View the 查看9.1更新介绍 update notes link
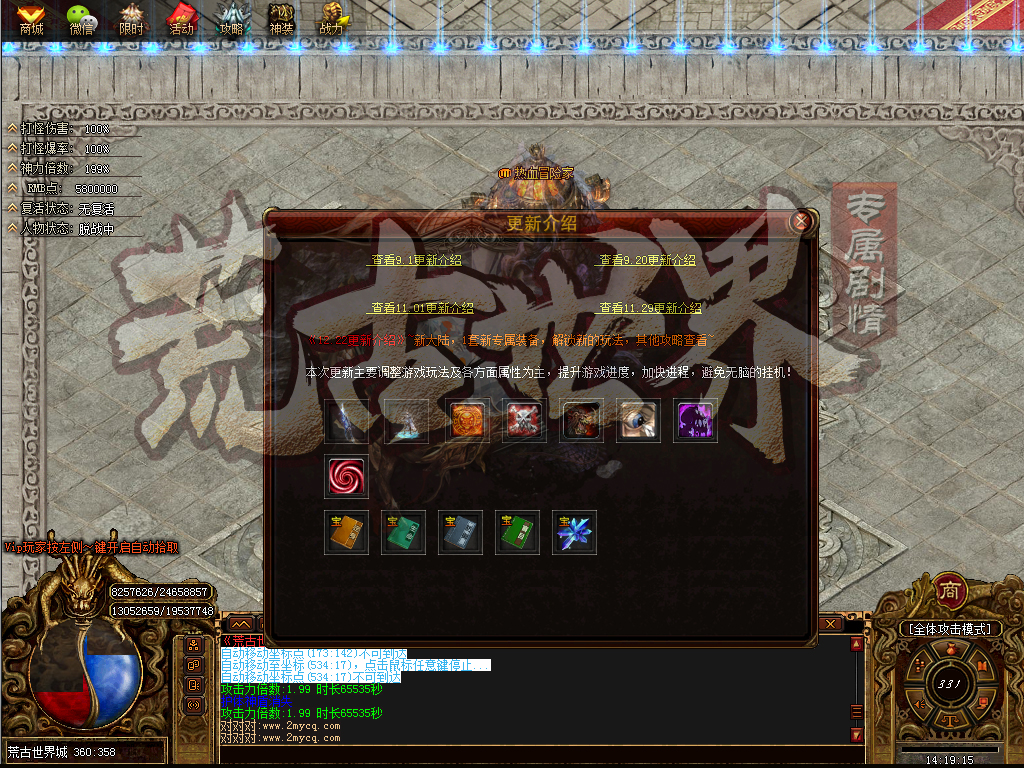The height and width of the screenshot is (768, 1024). 416,260
